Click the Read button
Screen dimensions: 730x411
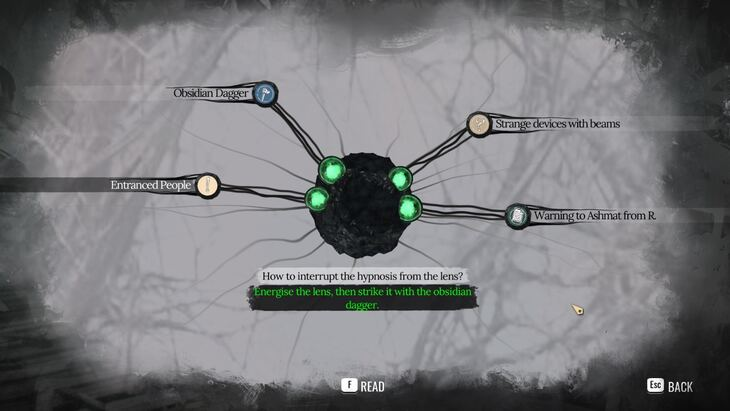[x=363, y=386]
